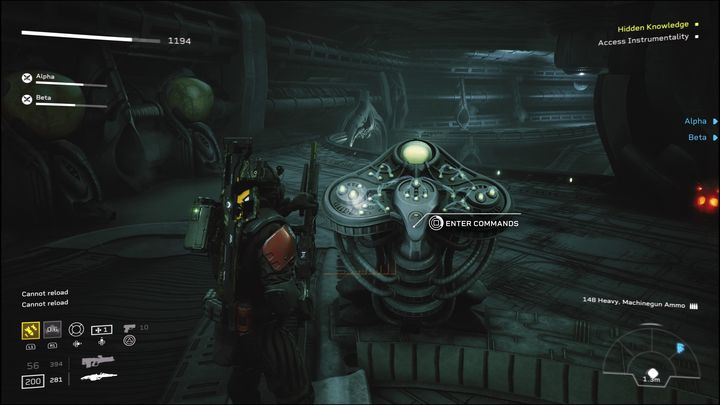The image size is (720, 405).
Task: Activate the grey second ability icon
Action: (x=53, y=329)
